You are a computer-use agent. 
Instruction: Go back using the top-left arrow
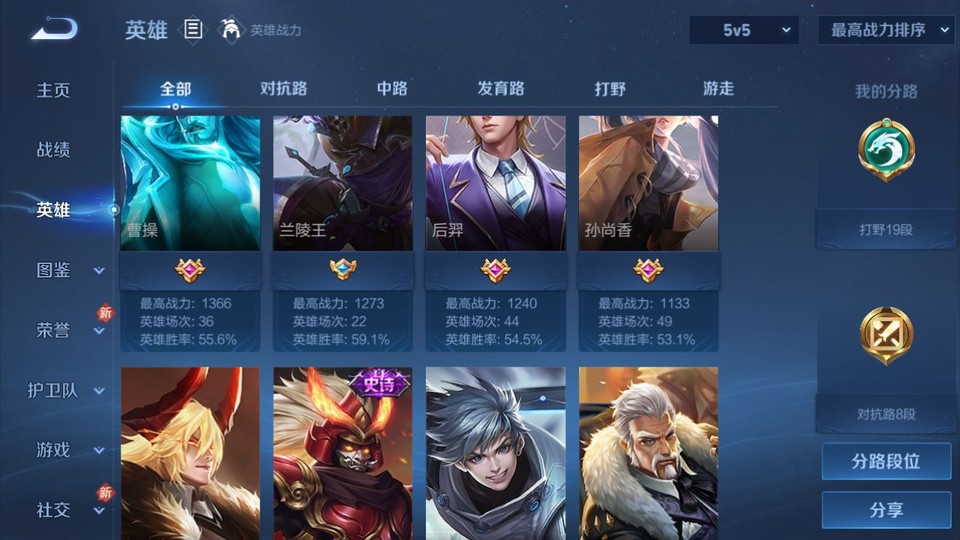point(54,29)
